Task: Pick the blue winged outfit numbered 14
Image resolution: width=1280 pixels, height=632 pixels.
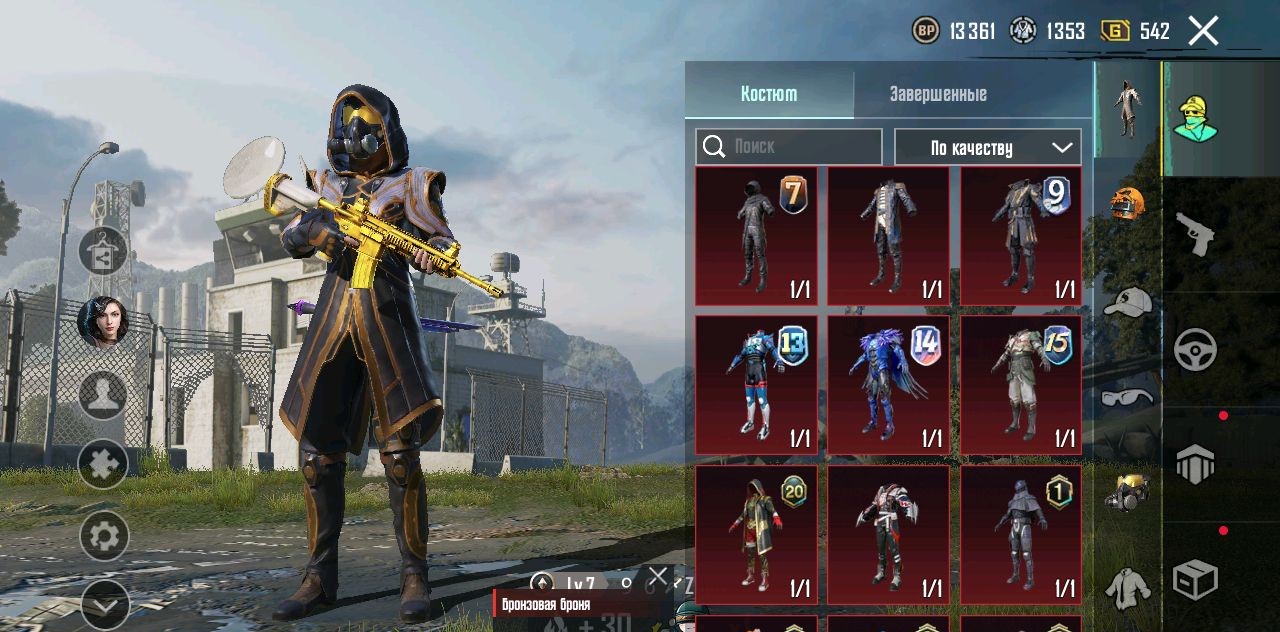Action: pyautogui.click(x=888, y=385)
